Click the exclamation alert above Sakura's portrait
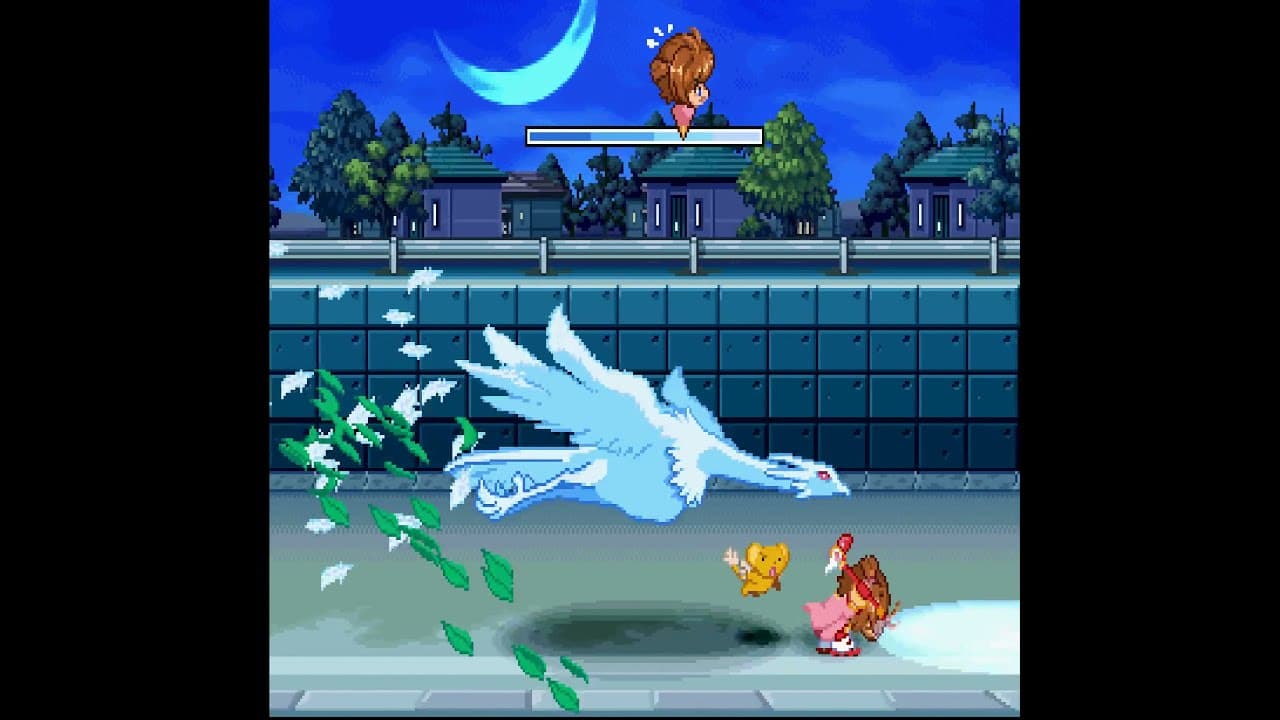 tap(660, 32)
